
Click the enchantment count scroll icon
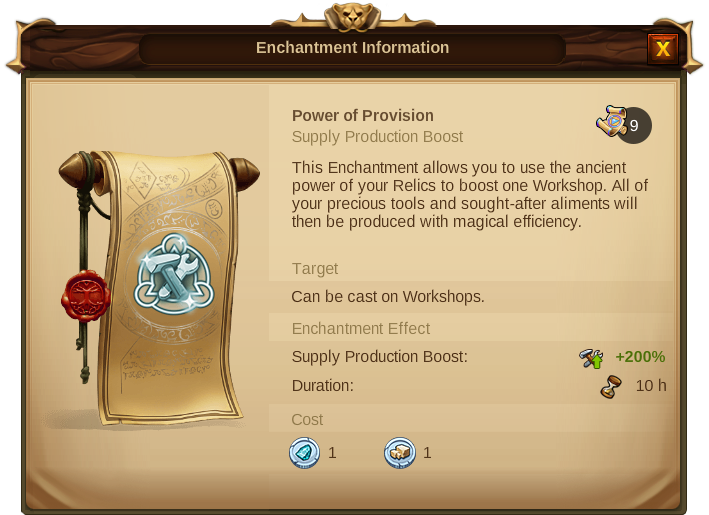(x=612, y=122)
